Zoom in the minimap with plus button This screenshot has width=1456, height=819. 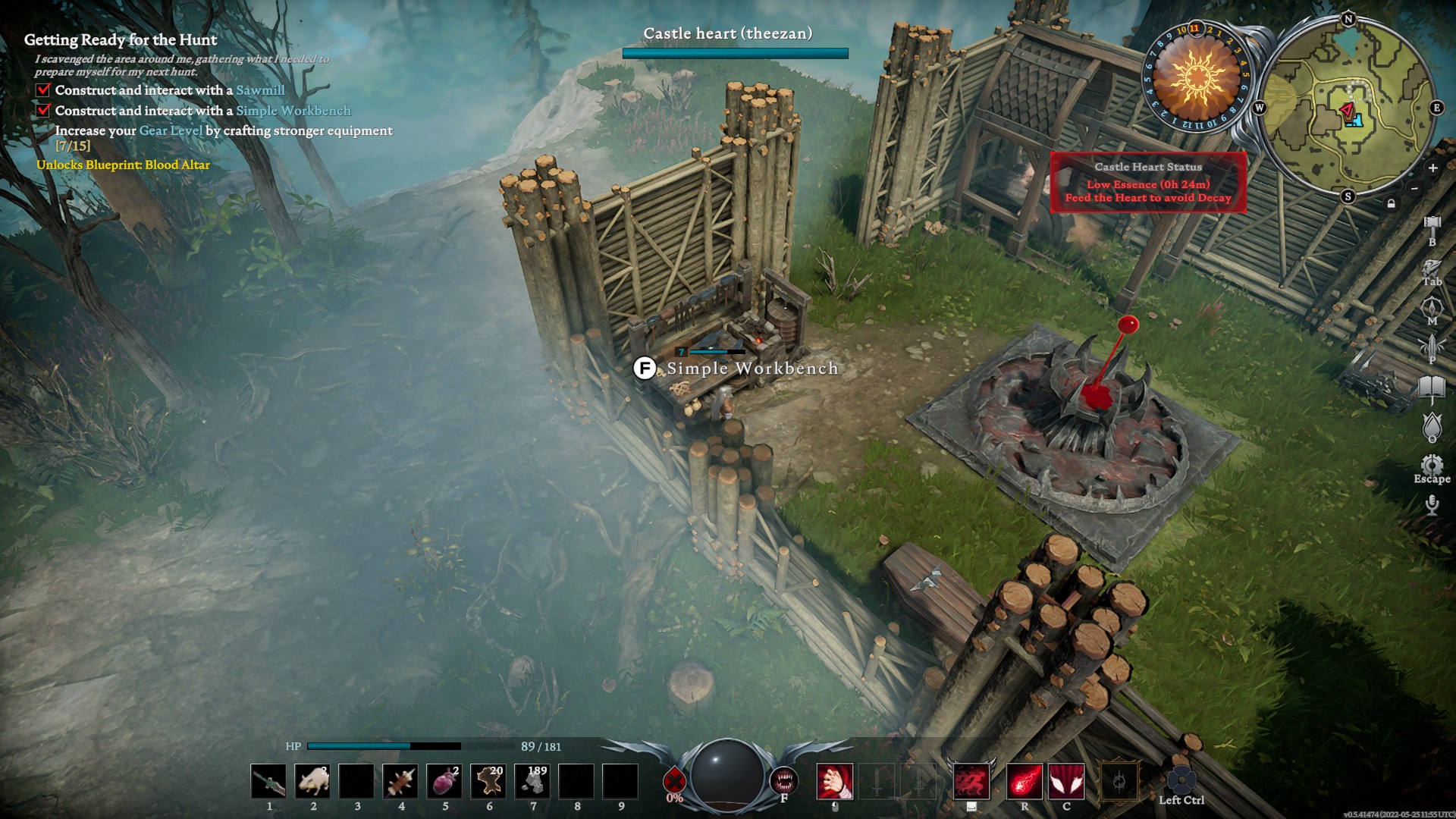[x=1432, y=168]
